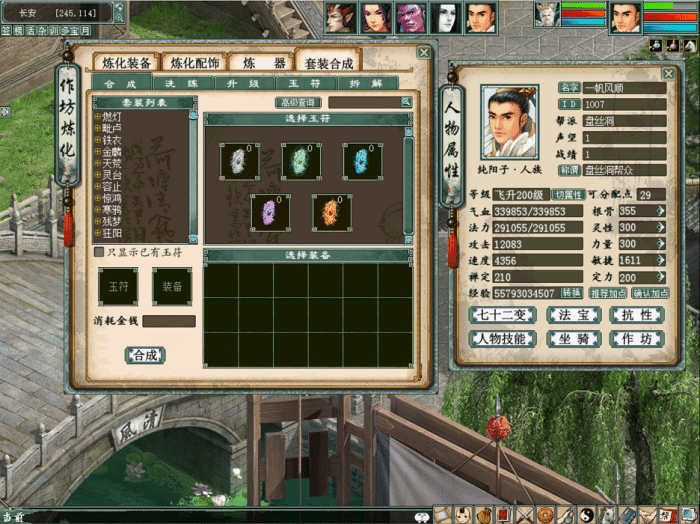Toggle the 只显示已有玉符 checkbox
The image size is (700, 524).
tap(98, 252)
